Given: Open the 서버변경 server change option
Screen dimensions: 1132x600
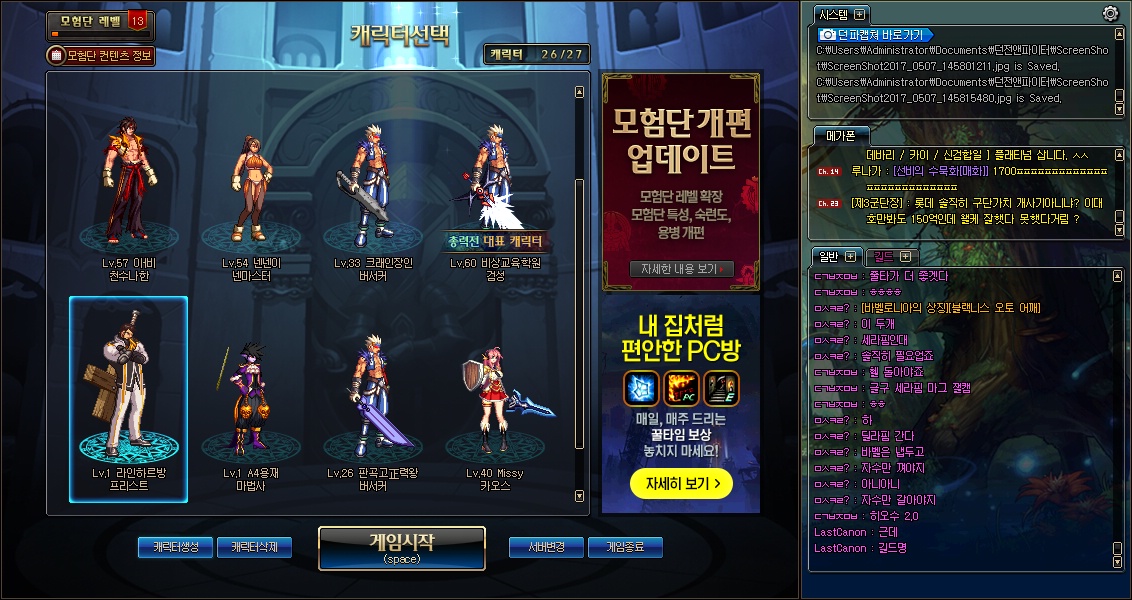Looking at the screenshot, I should tap(546, 547).
